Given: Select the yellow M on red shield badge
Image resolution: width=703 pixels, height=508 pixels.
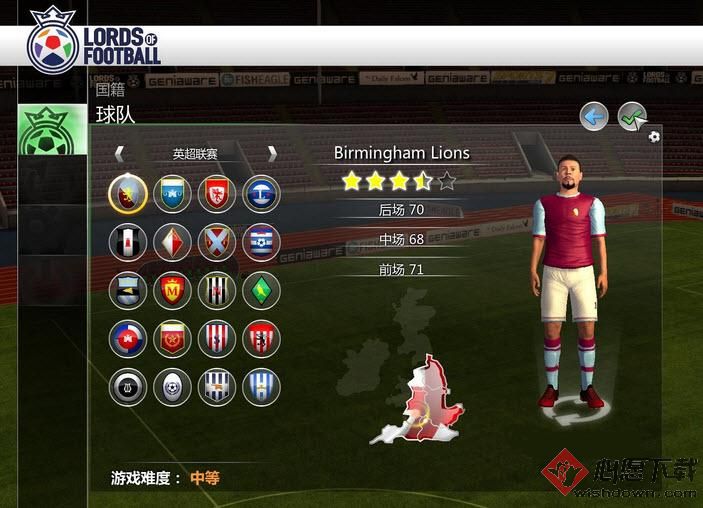Looking at the screenshot, I should coord(172,290).
